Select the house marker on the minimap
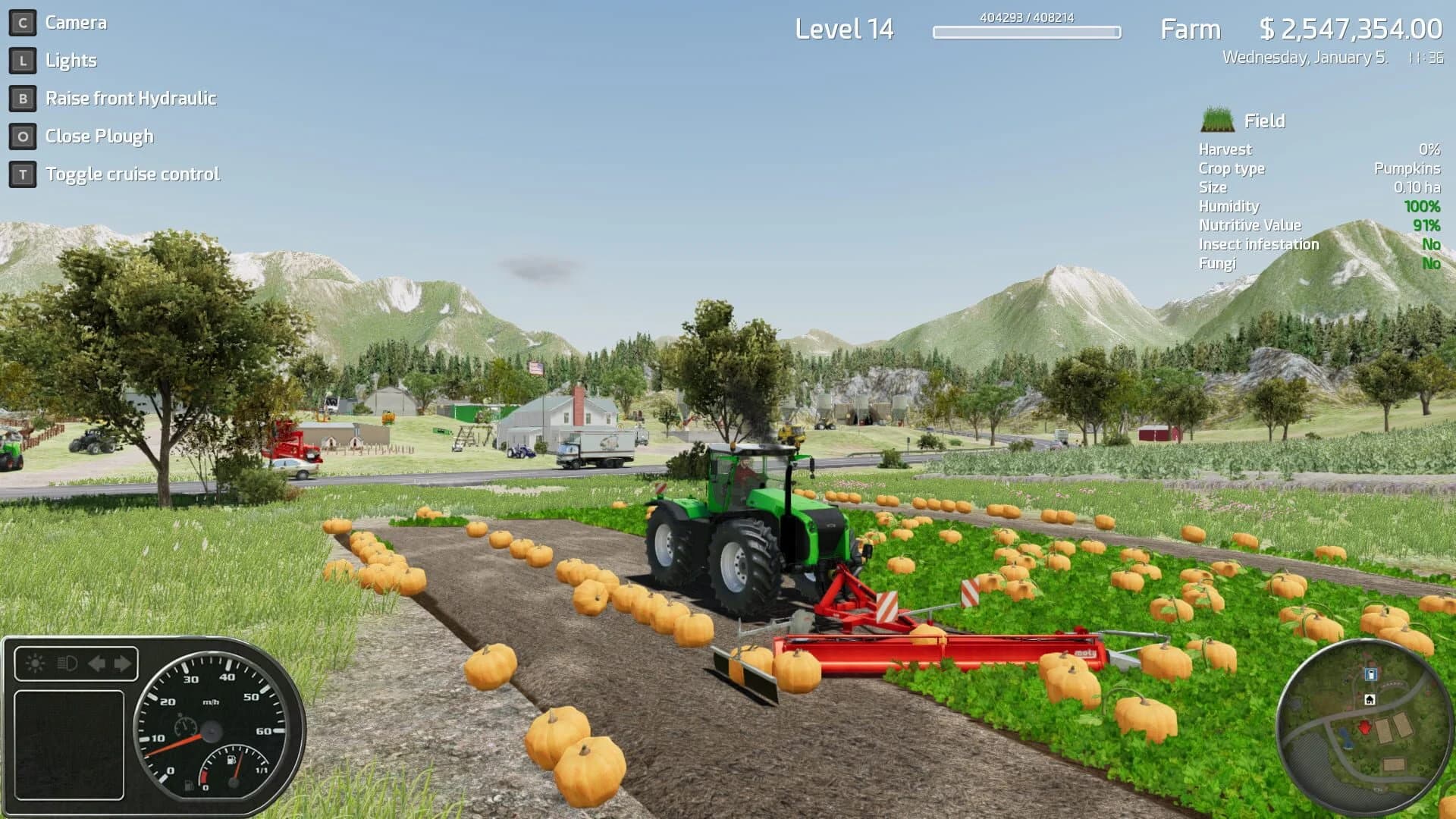Viewport: 1456px width, 819px height. click(1370, 699)
